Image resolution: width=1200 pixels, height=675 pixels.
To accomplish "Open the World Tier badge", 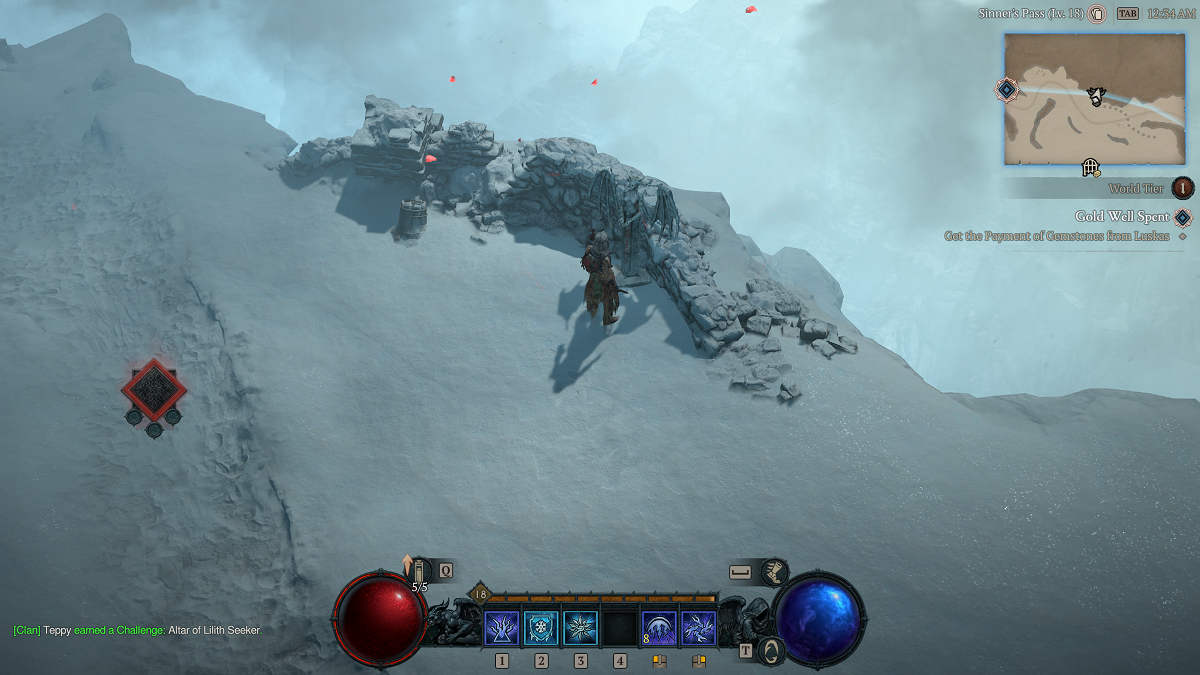I will click(x=1183, y=188).
